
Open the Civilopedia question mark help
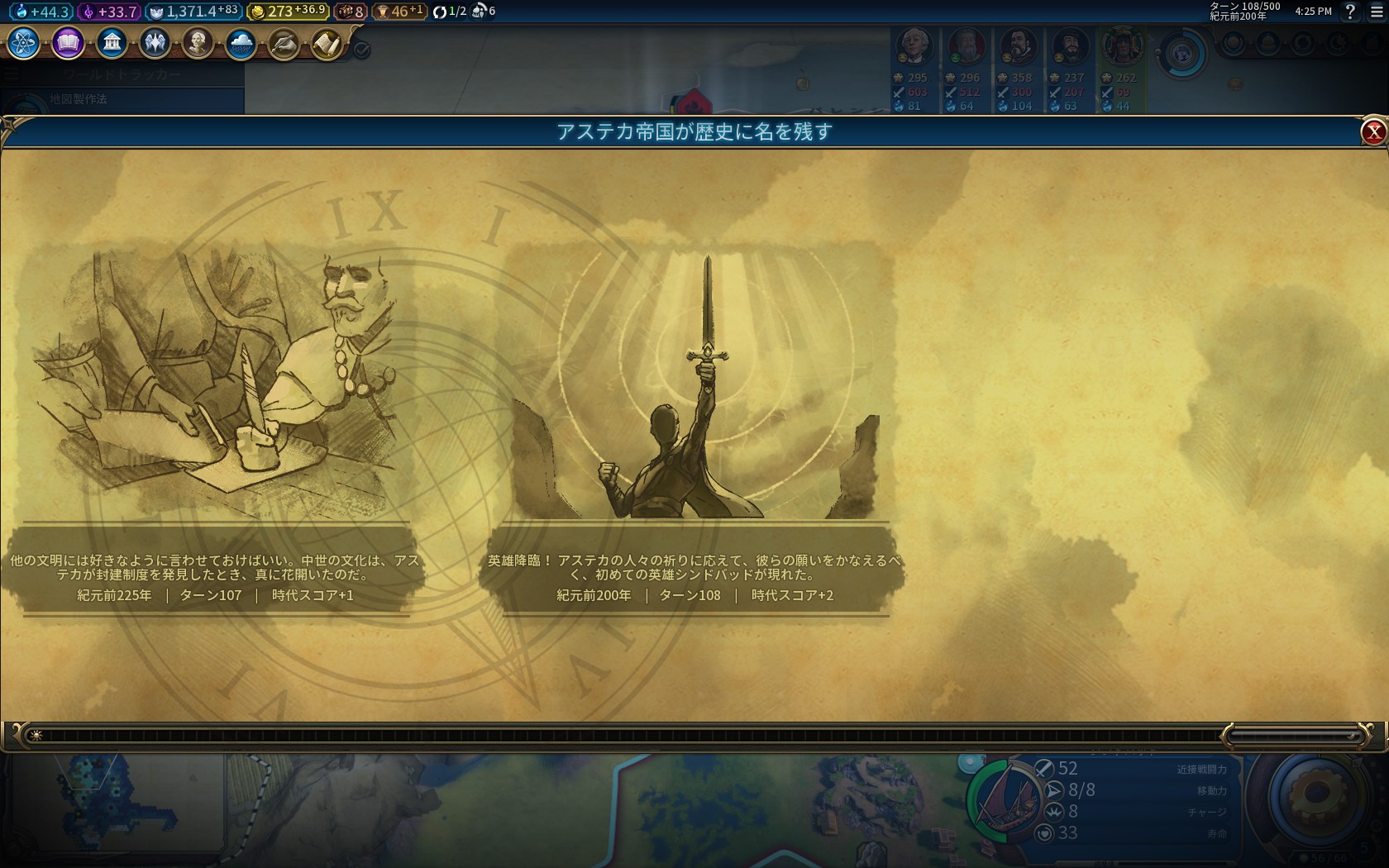[1350, 12]
